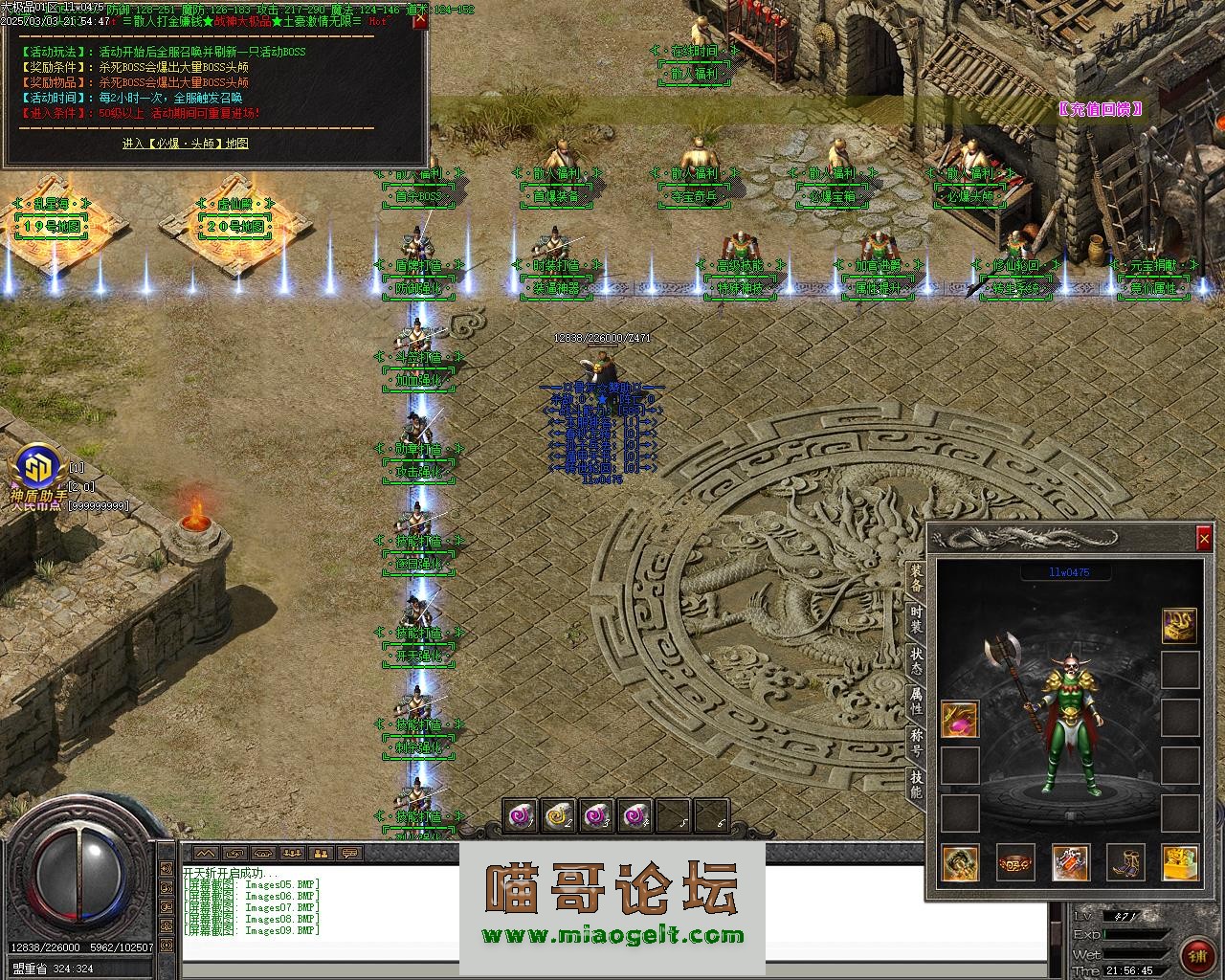Select the red belt equipment slot
The width and height of the screenshot is (1225, 980).
pyautogui.click(x=1015, y=862)
